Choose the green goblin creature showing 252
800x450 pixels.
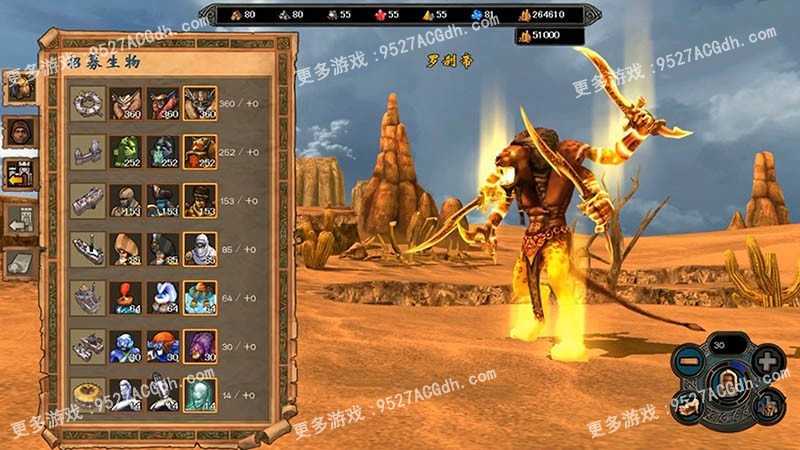(124, 151)
